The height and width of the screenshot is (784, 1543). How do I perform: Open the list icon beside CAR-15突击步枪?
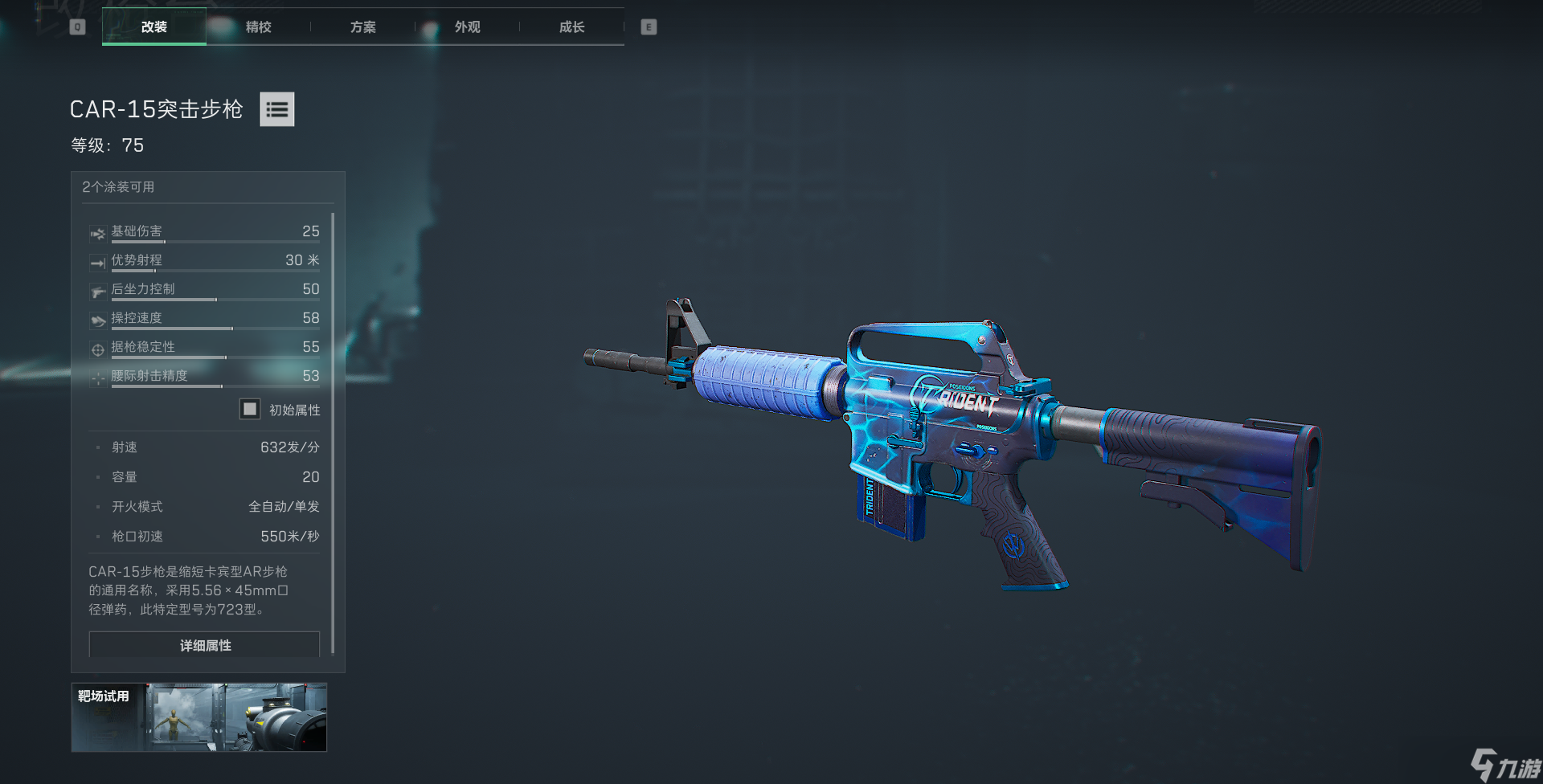click(277, 109)
